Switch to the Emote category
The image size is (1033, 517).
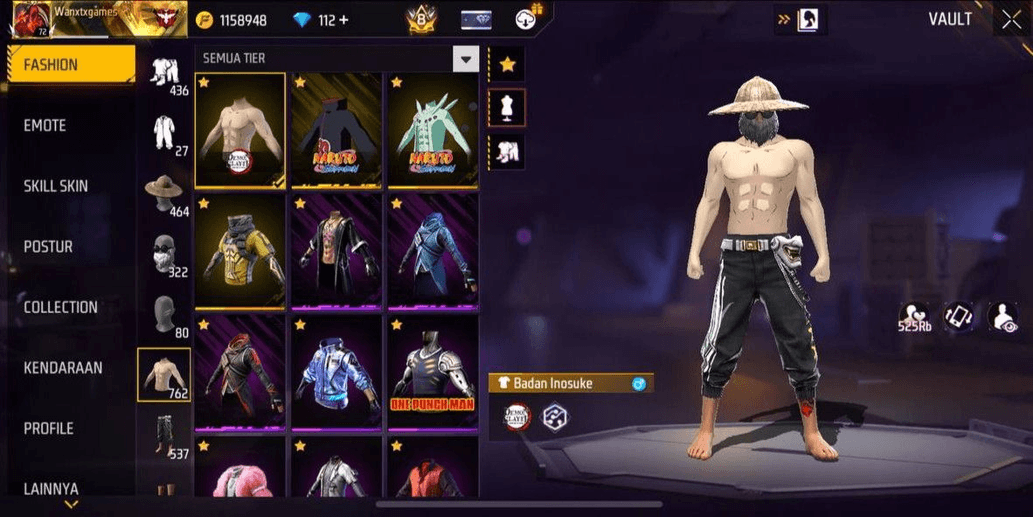pyautogui.click(x=45, y=126)
